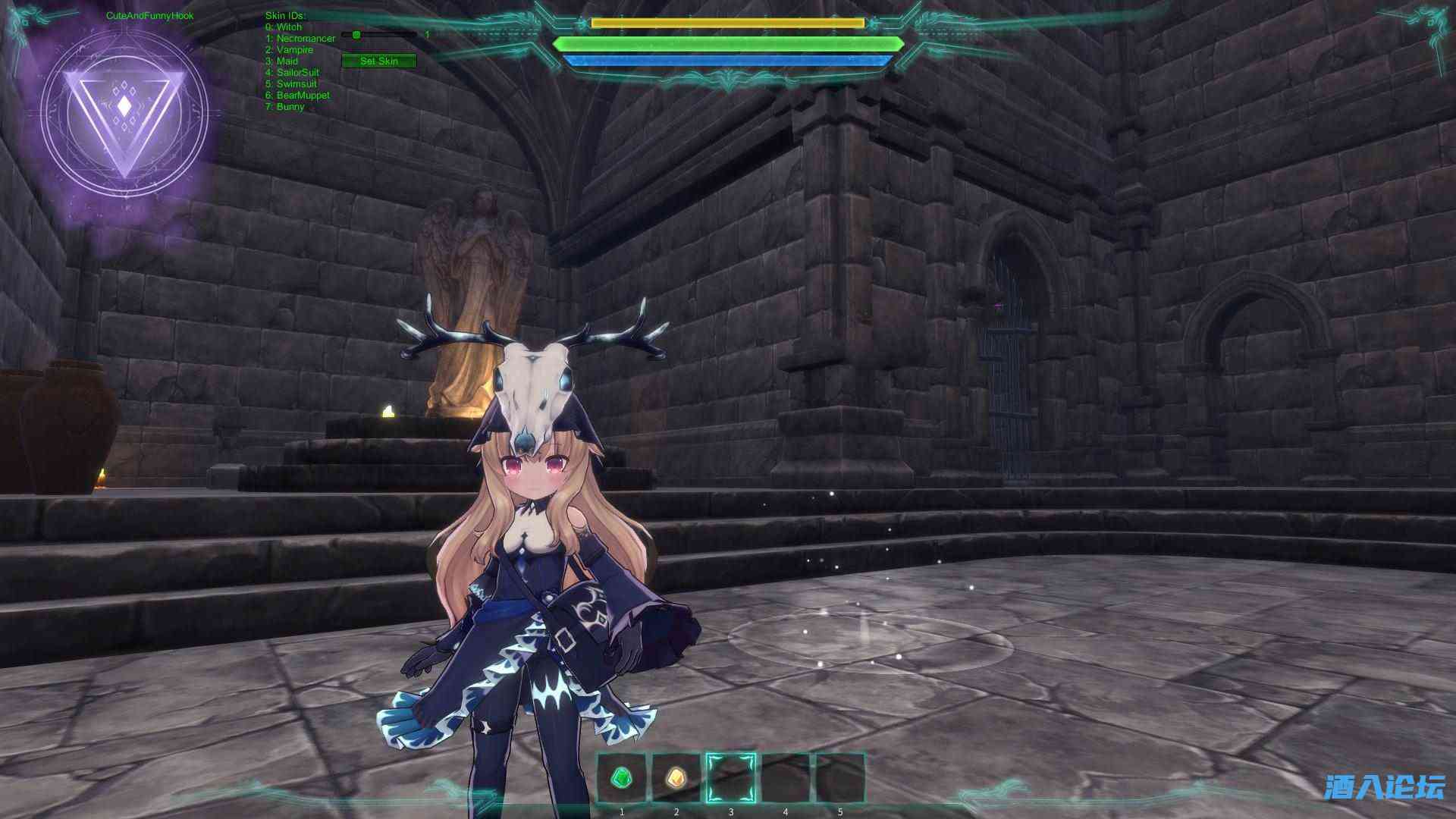Choose the yellow gem hotbar slot
Viewport: 1456px width, 819px height.
coord(676,777)
